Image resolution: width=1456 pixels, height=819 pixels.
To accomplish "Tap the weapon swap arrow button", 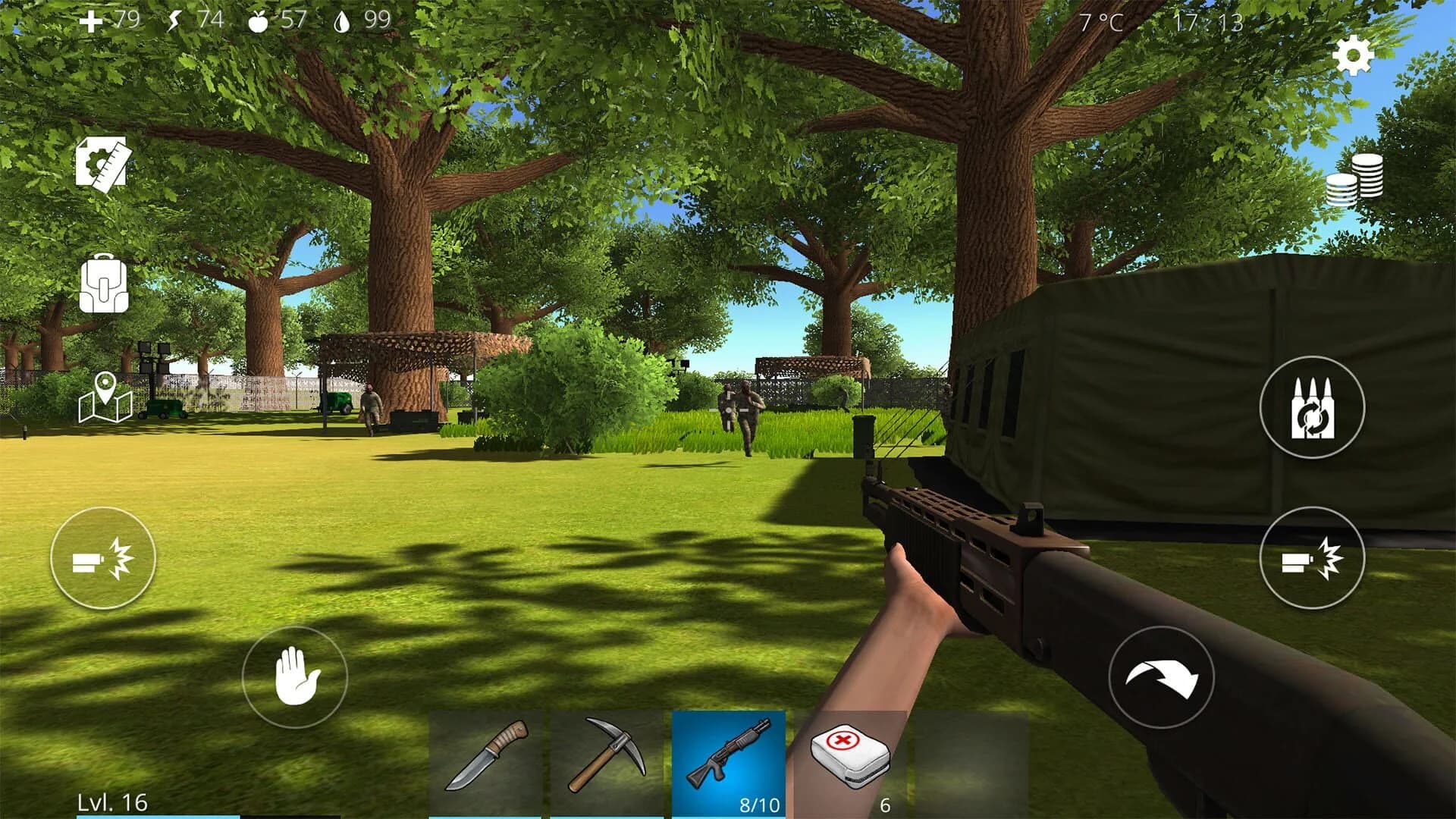I will pos(1160,677).
